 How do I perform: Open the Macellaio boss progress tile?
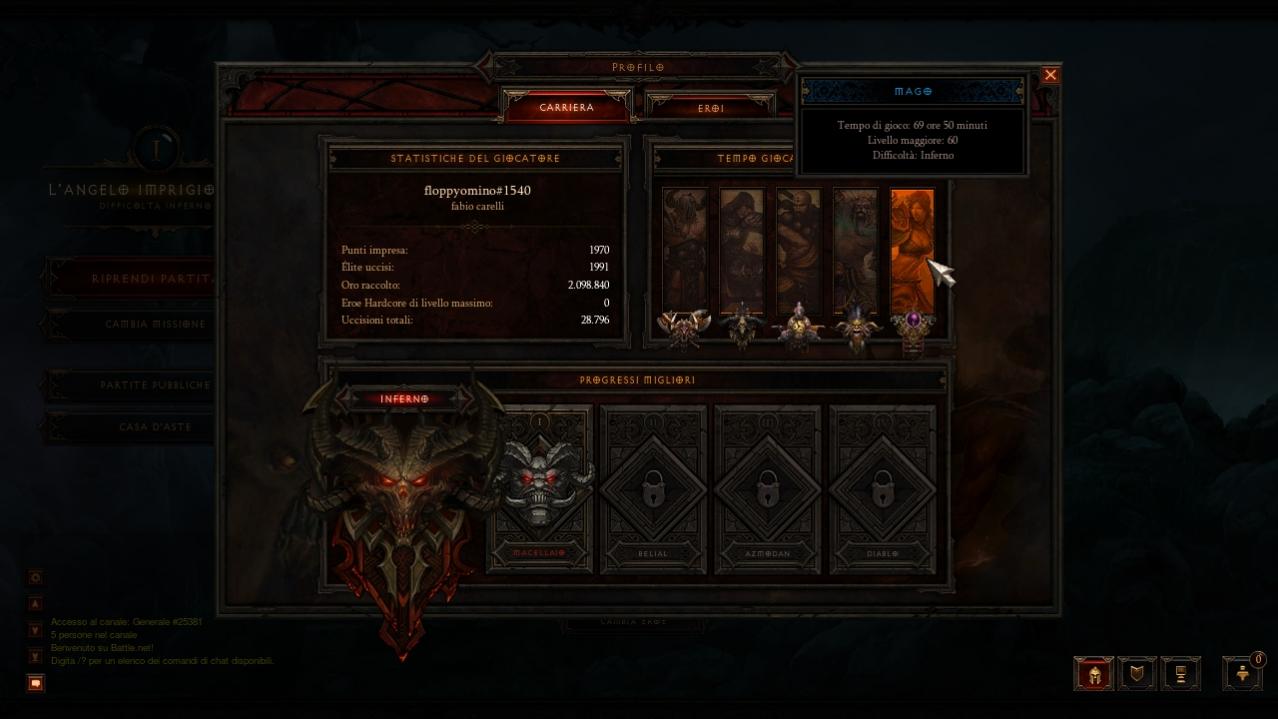(x=540, y=488)
